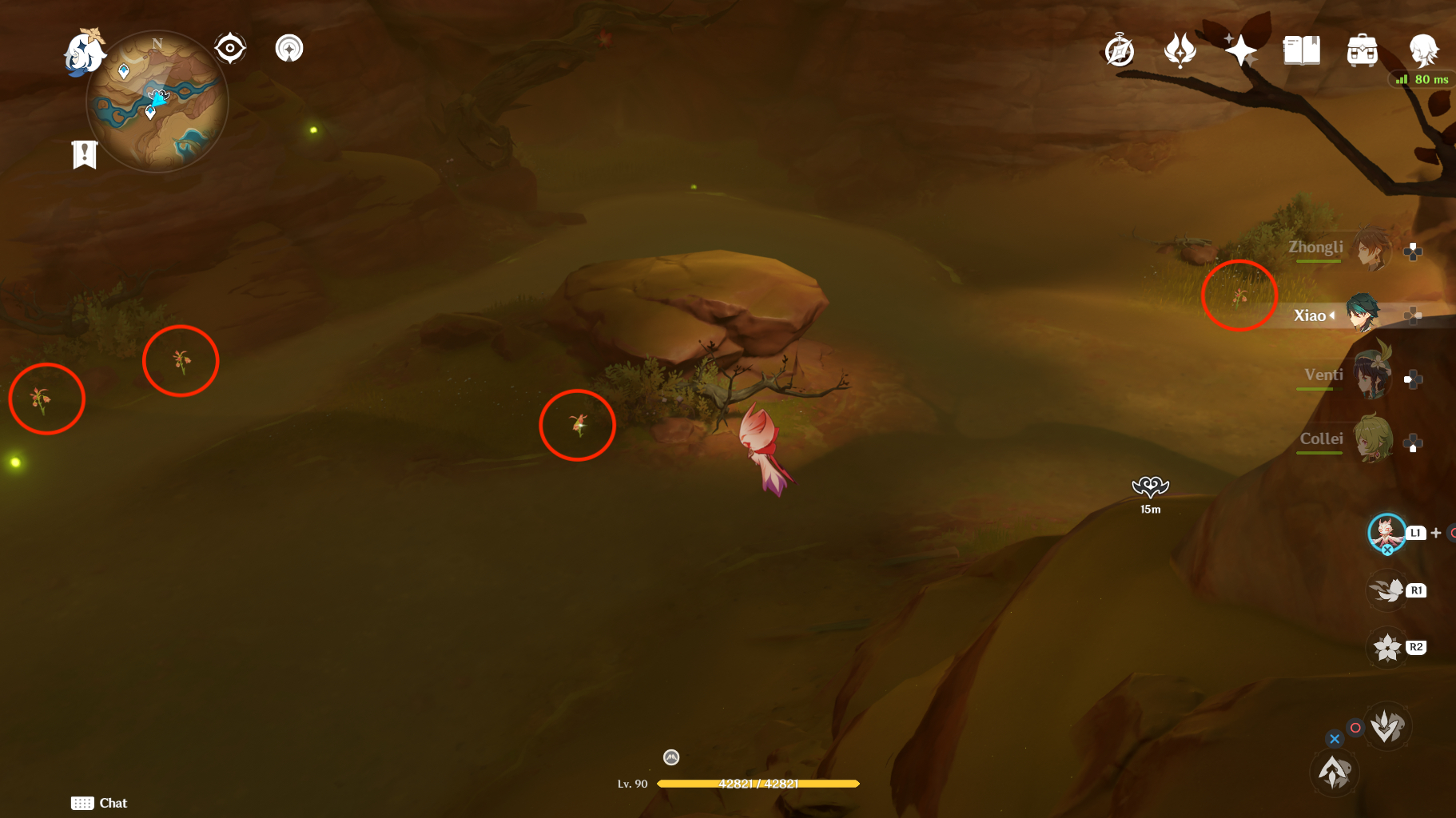
Task: Expand gadget quick-swap using the plus icon
Action: pos(1436,531)
